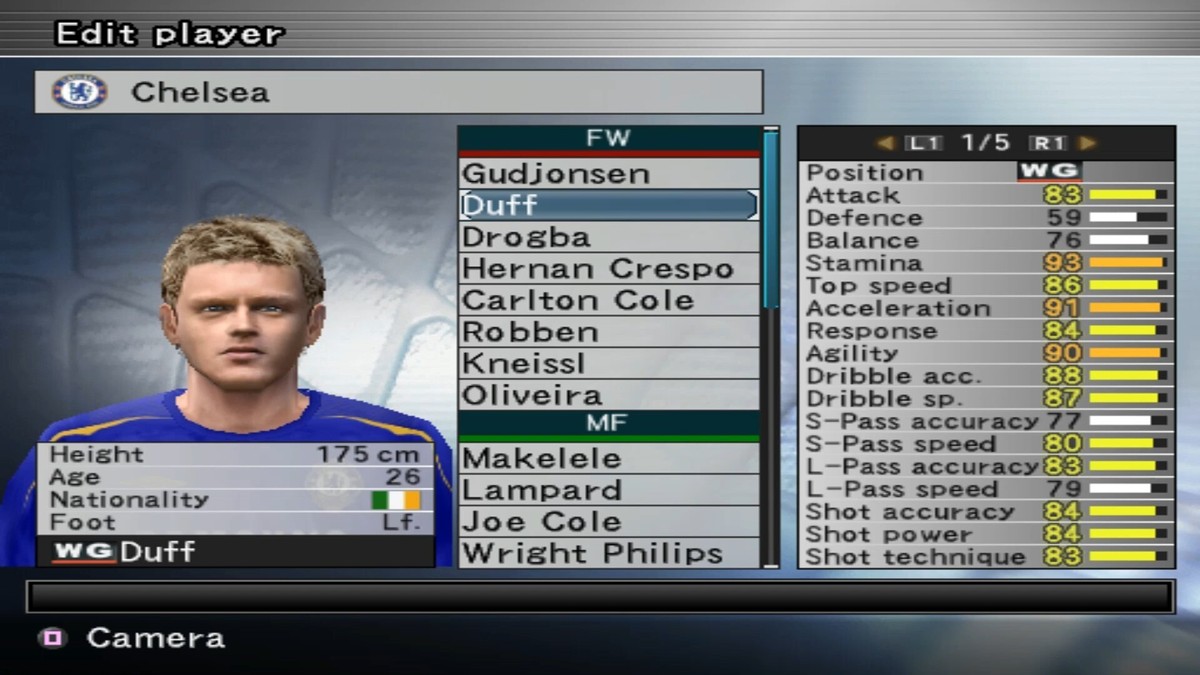1200x675 pixels.
Task: Pick Hernan Crespo from the list
Action: [608, 269]
